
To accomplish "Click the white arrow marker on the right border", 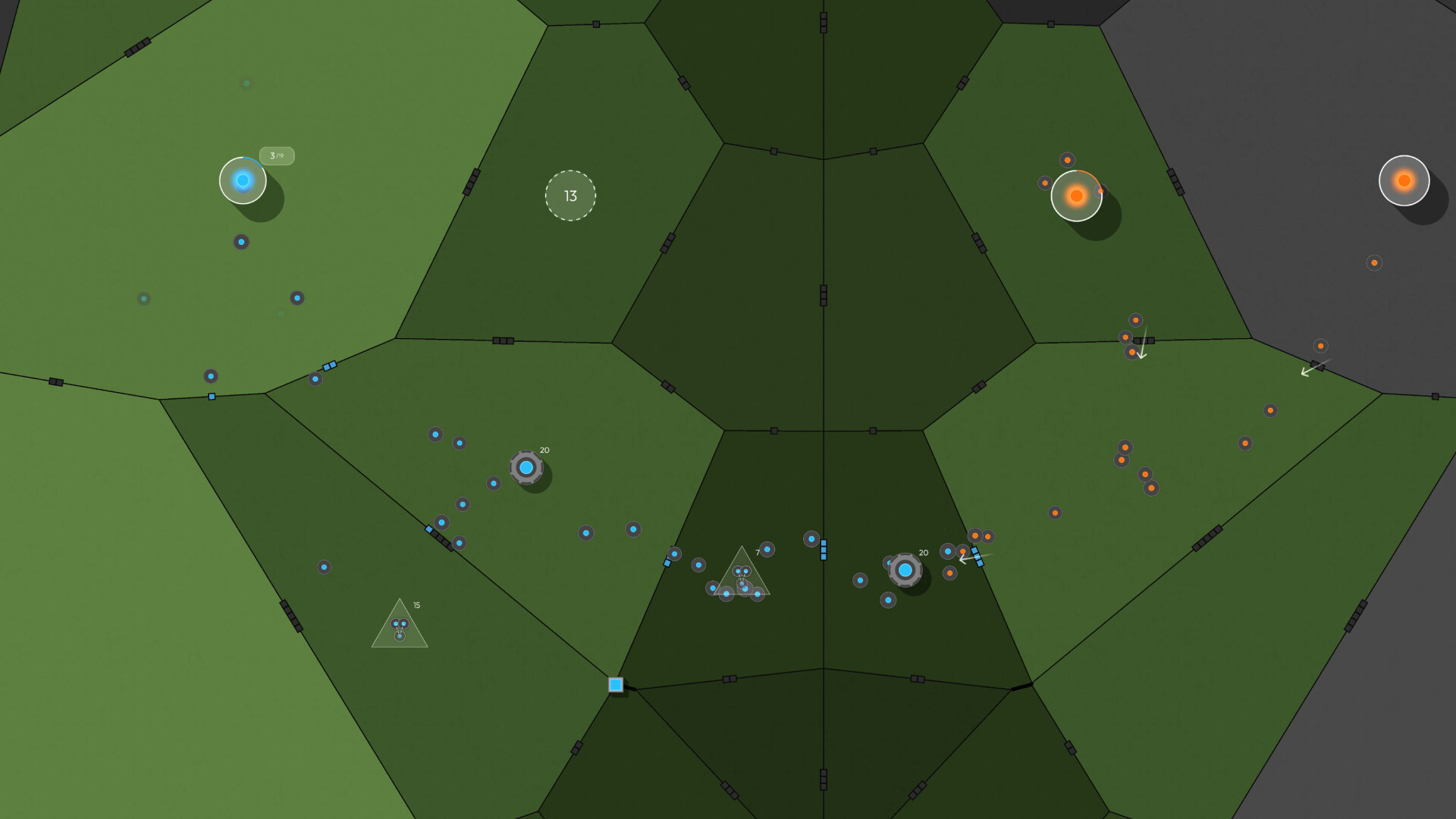I will [x=1307, y=372].
